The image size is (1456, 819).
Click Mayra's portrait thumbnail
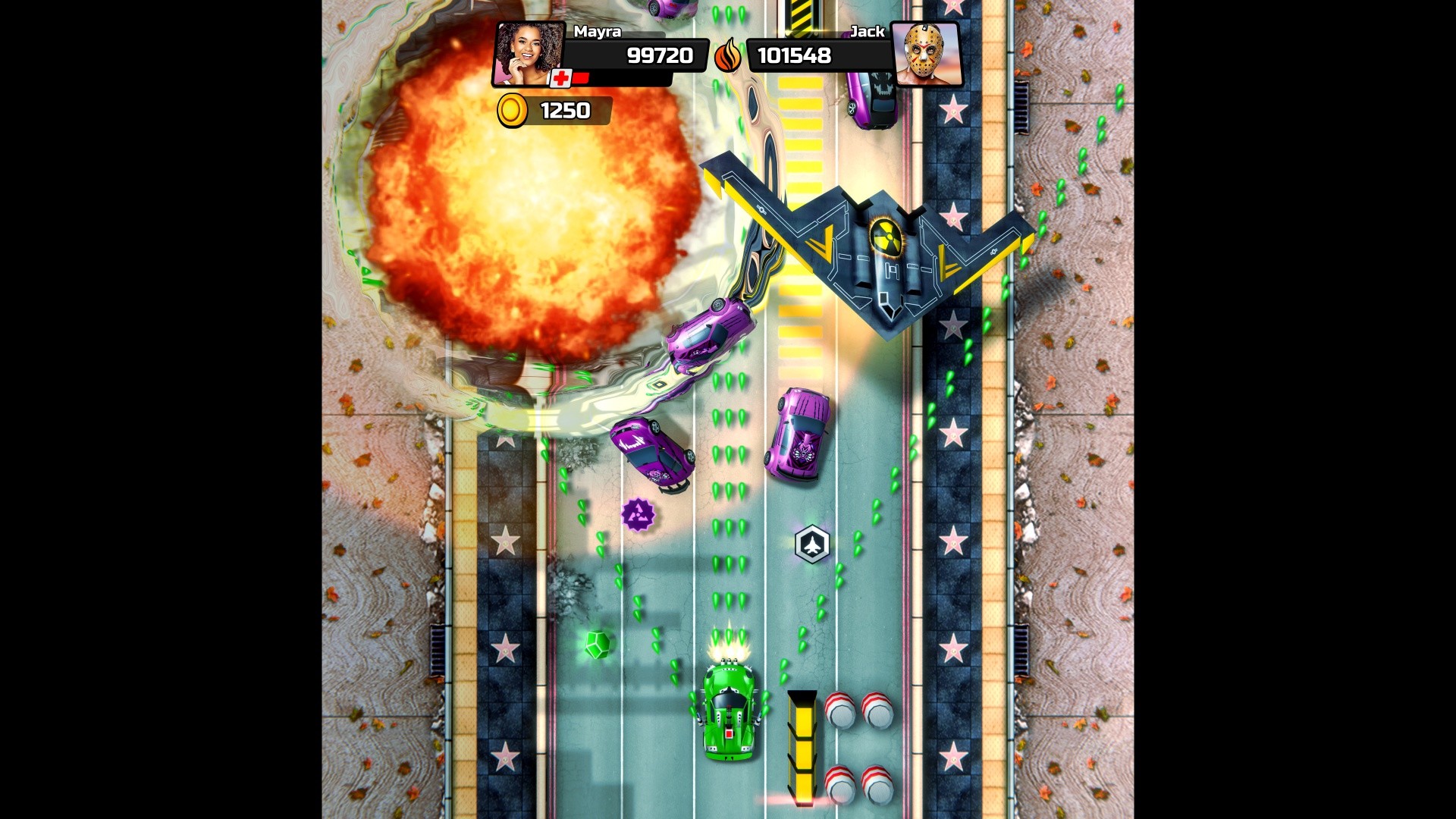pyautogui.click(x=529, y=55)
